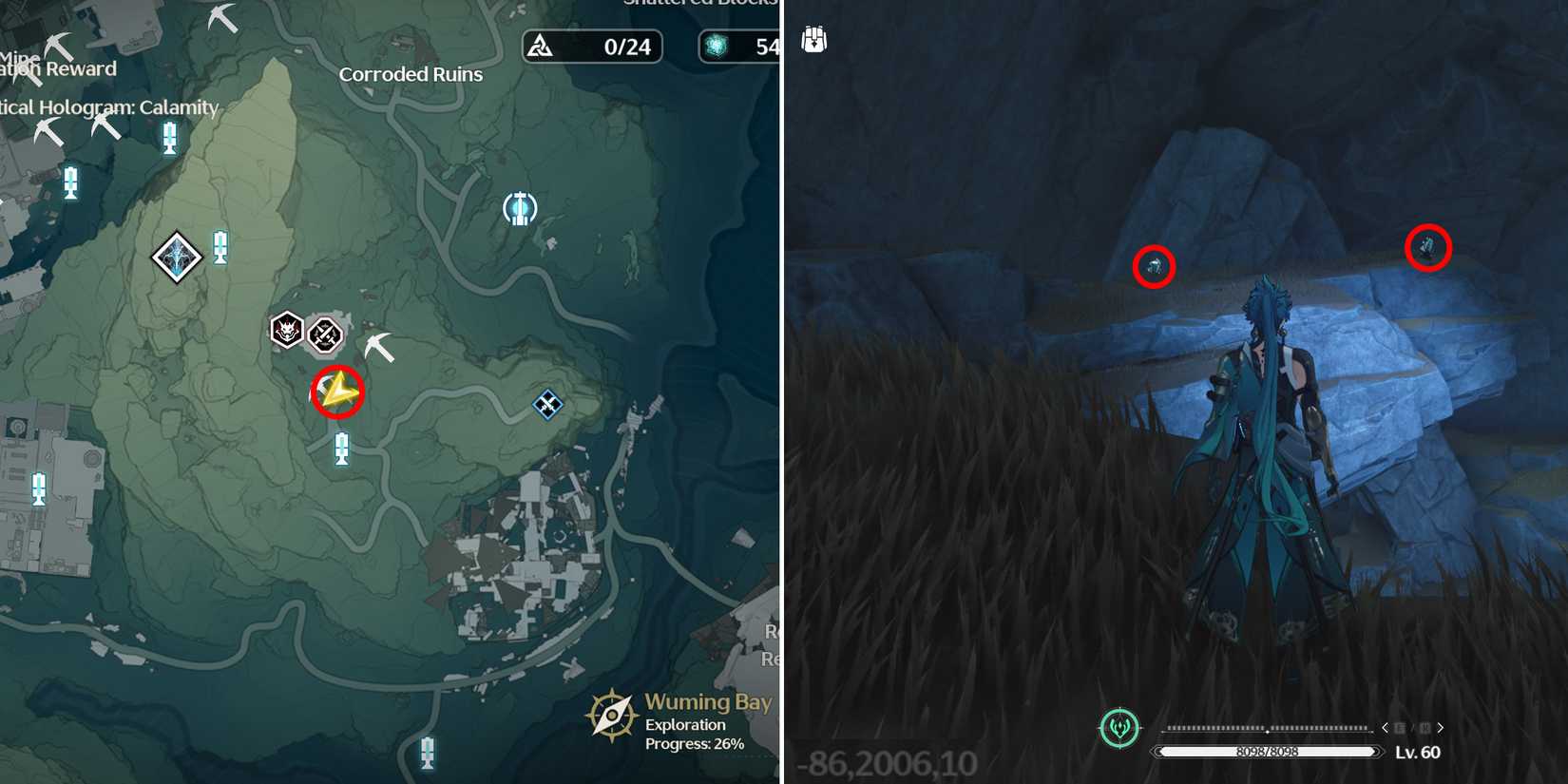Open the backpack icon on the gameplay screen
Viewport: 1568px width, 784px height.
[813, 40]
